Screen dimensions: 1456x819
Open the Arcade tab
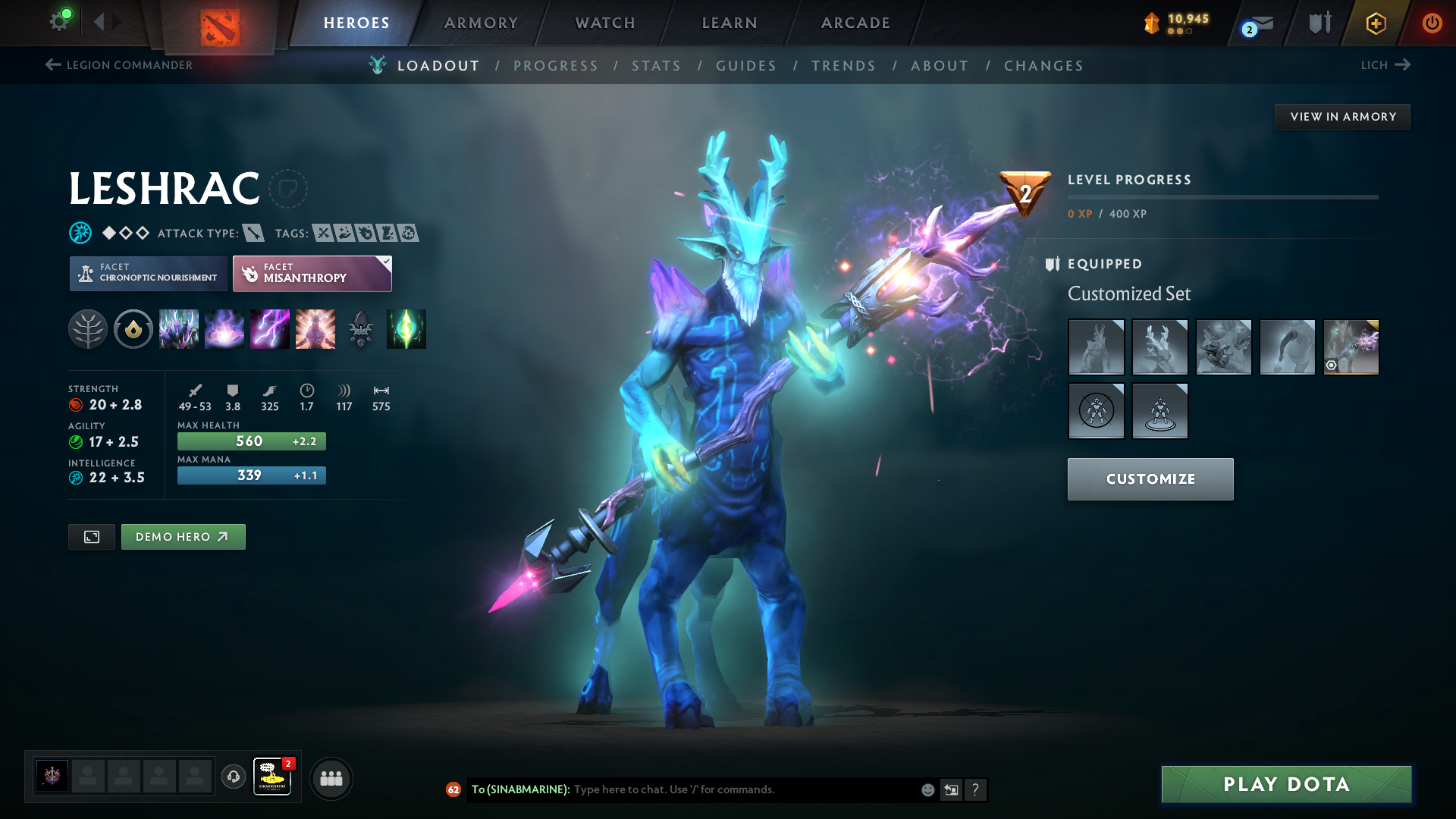[x=855, y=23]
